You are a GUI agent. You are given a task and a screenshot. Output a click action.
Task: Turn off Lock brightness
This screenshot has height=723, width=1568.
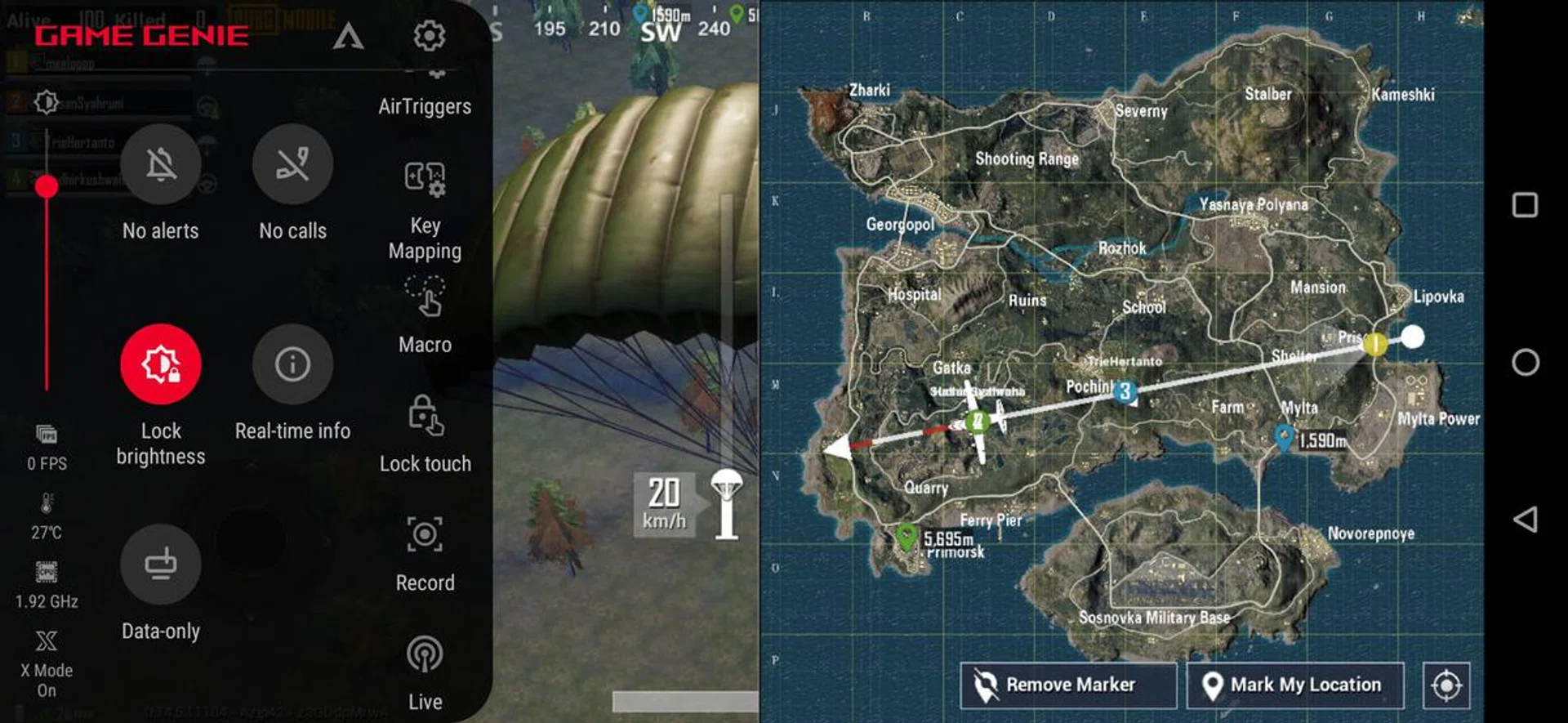[161, 364]
